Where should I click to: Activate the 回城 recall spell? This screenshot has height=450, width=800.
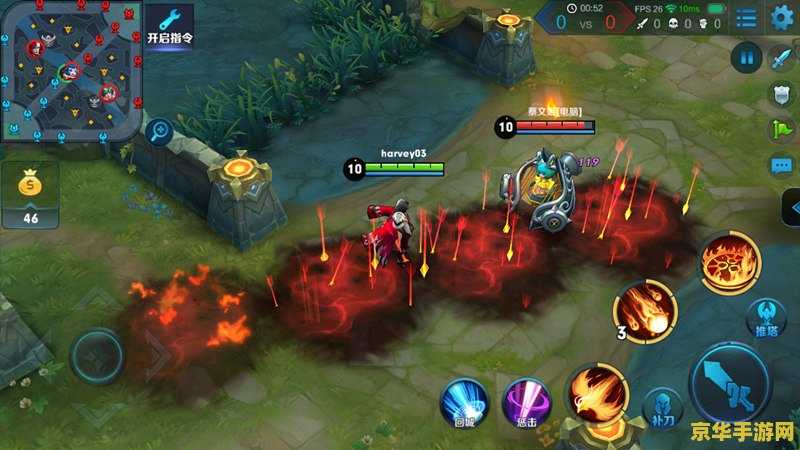(464, 402)
